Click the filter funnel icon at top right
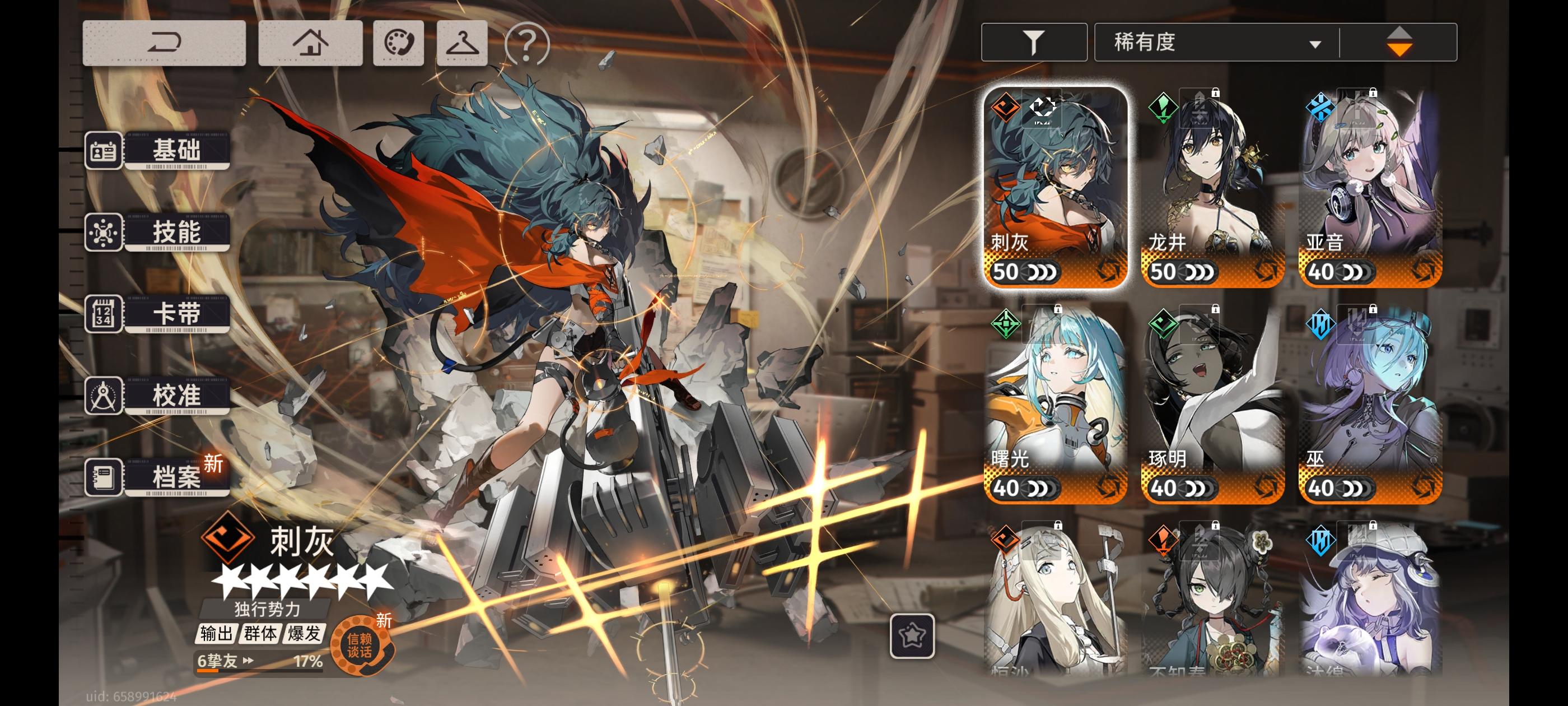1568x706 pixels. tap(1033, 43)
